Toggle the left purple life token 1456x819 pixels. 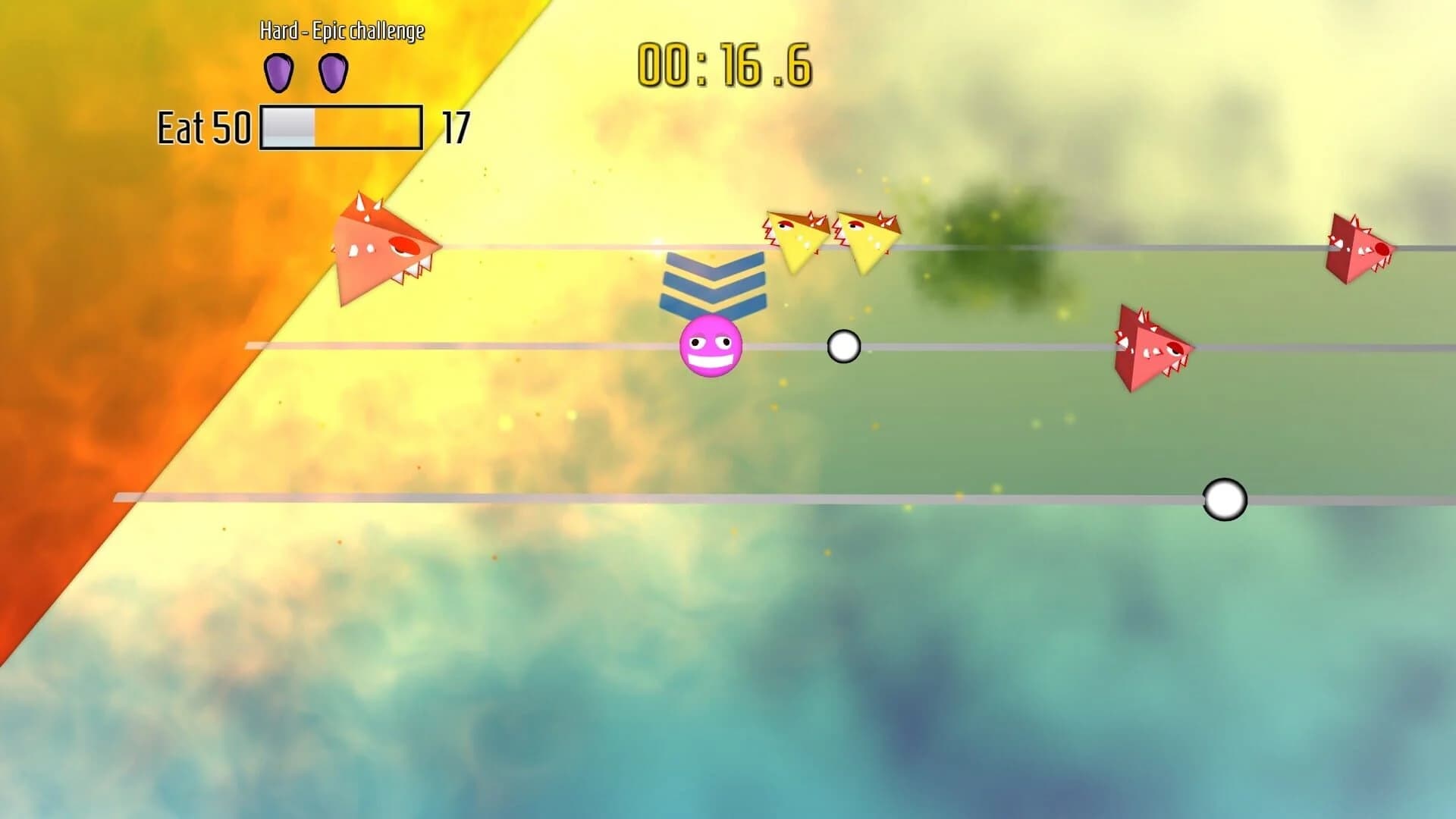(x=280, y=72)
